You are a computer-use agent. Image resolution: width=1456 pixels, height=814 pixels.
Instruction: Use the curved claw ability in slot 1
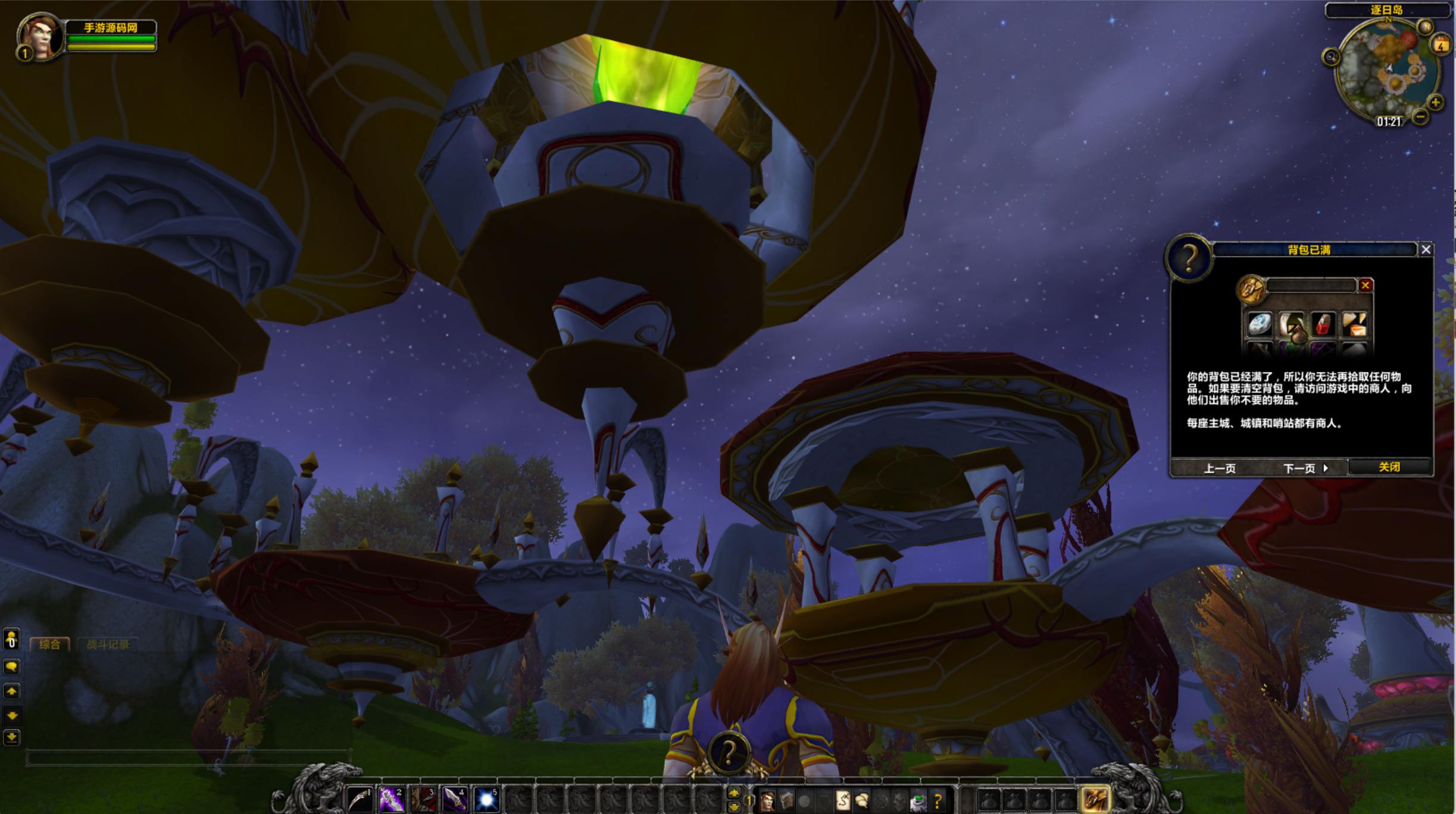coord(360,800)
